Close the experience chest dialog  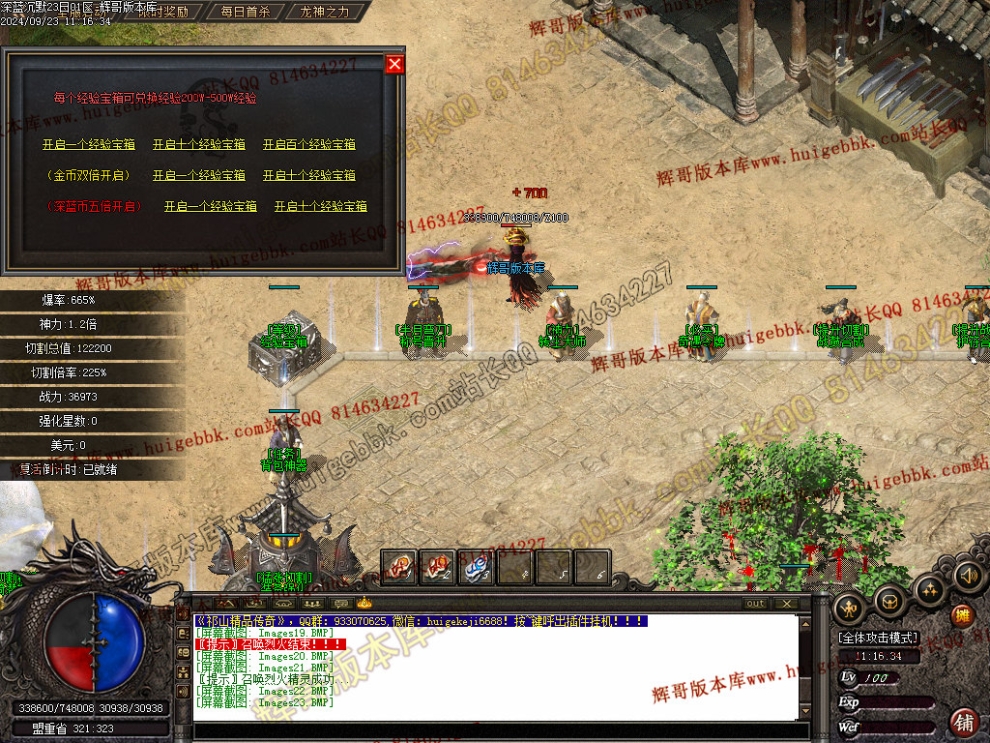[395, 64]
